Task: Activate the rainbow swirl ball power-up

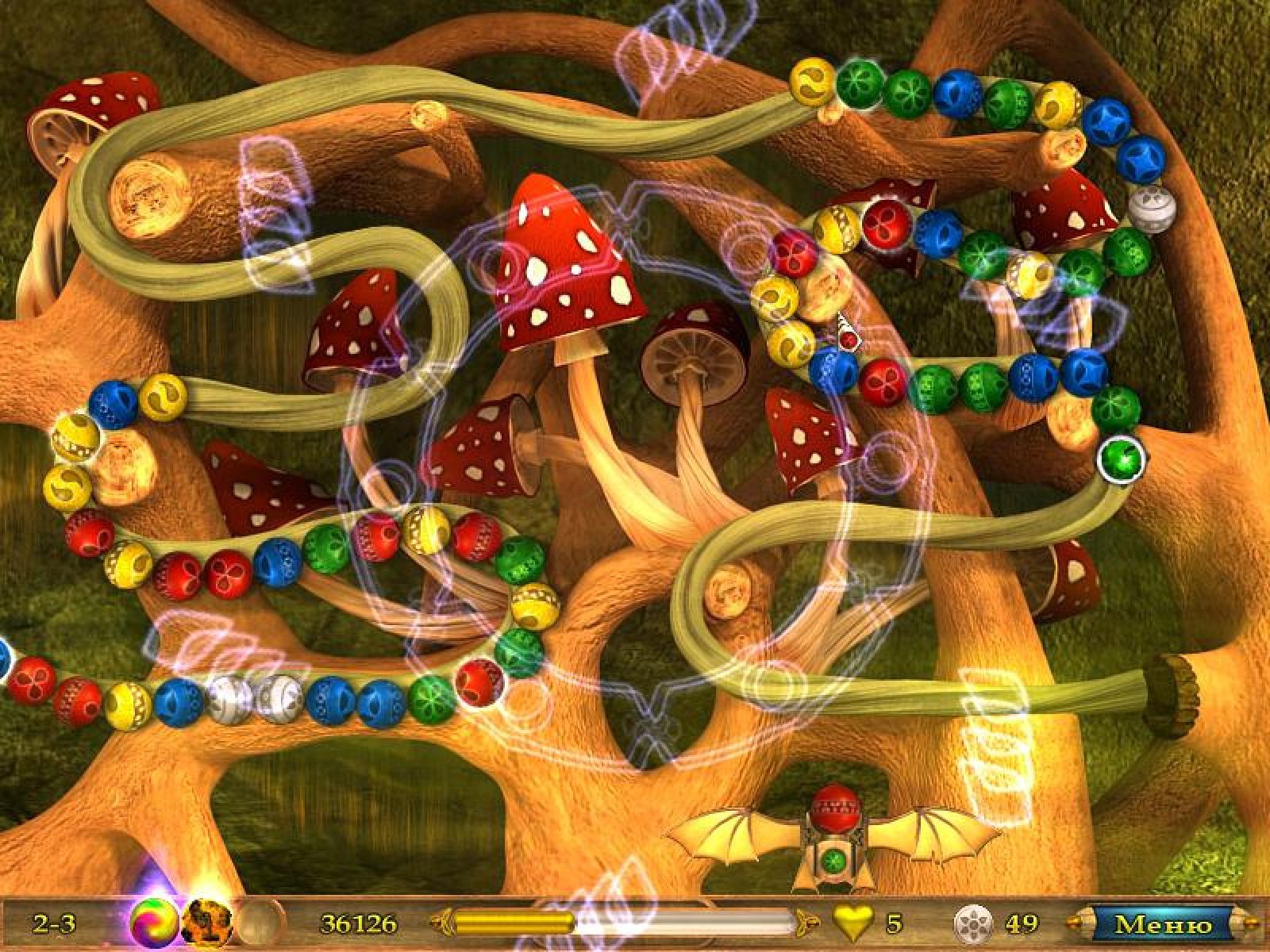Action: (x=155, y=923)
